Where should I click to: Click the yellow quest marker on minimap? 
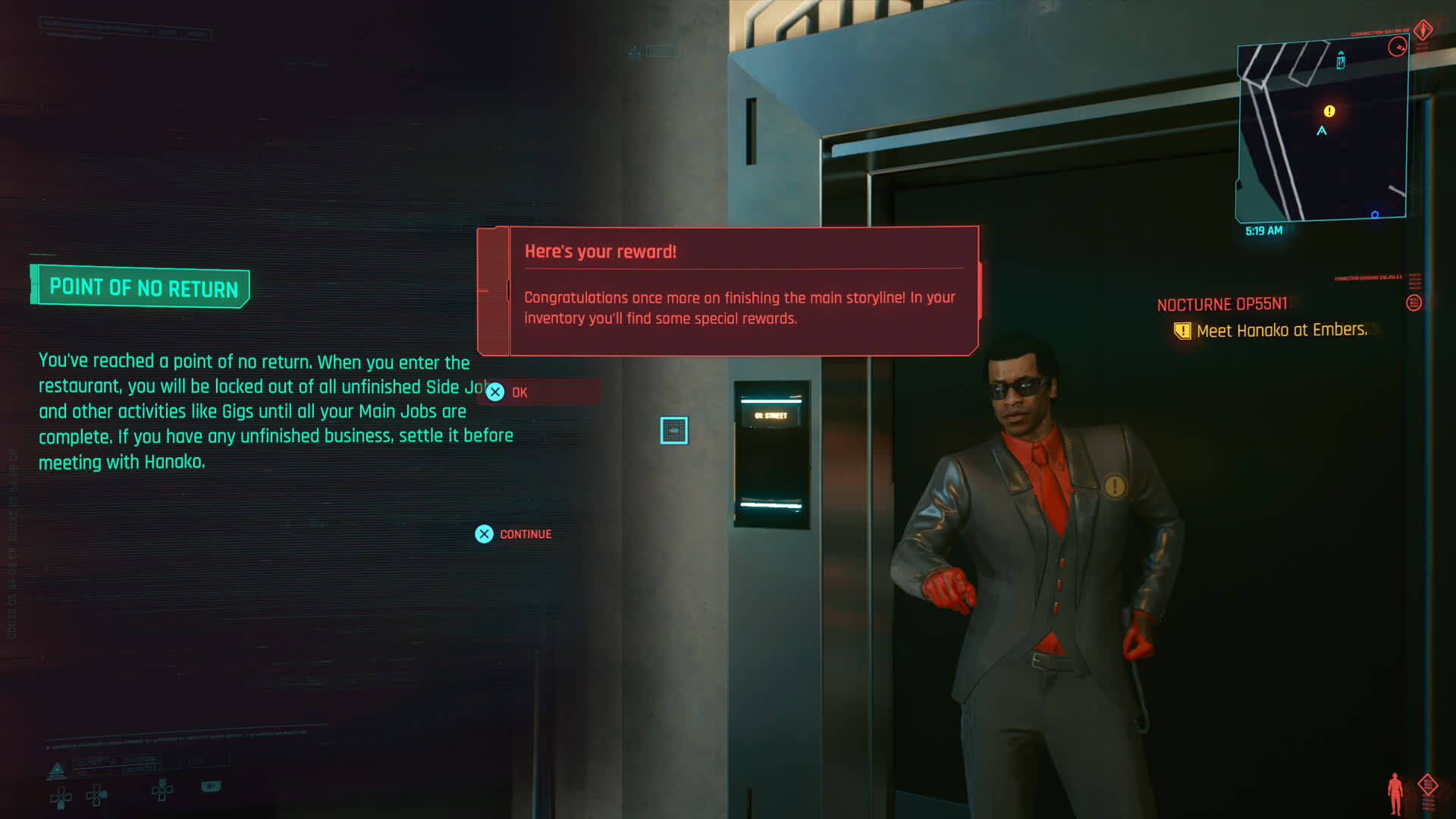(1329, 111)
